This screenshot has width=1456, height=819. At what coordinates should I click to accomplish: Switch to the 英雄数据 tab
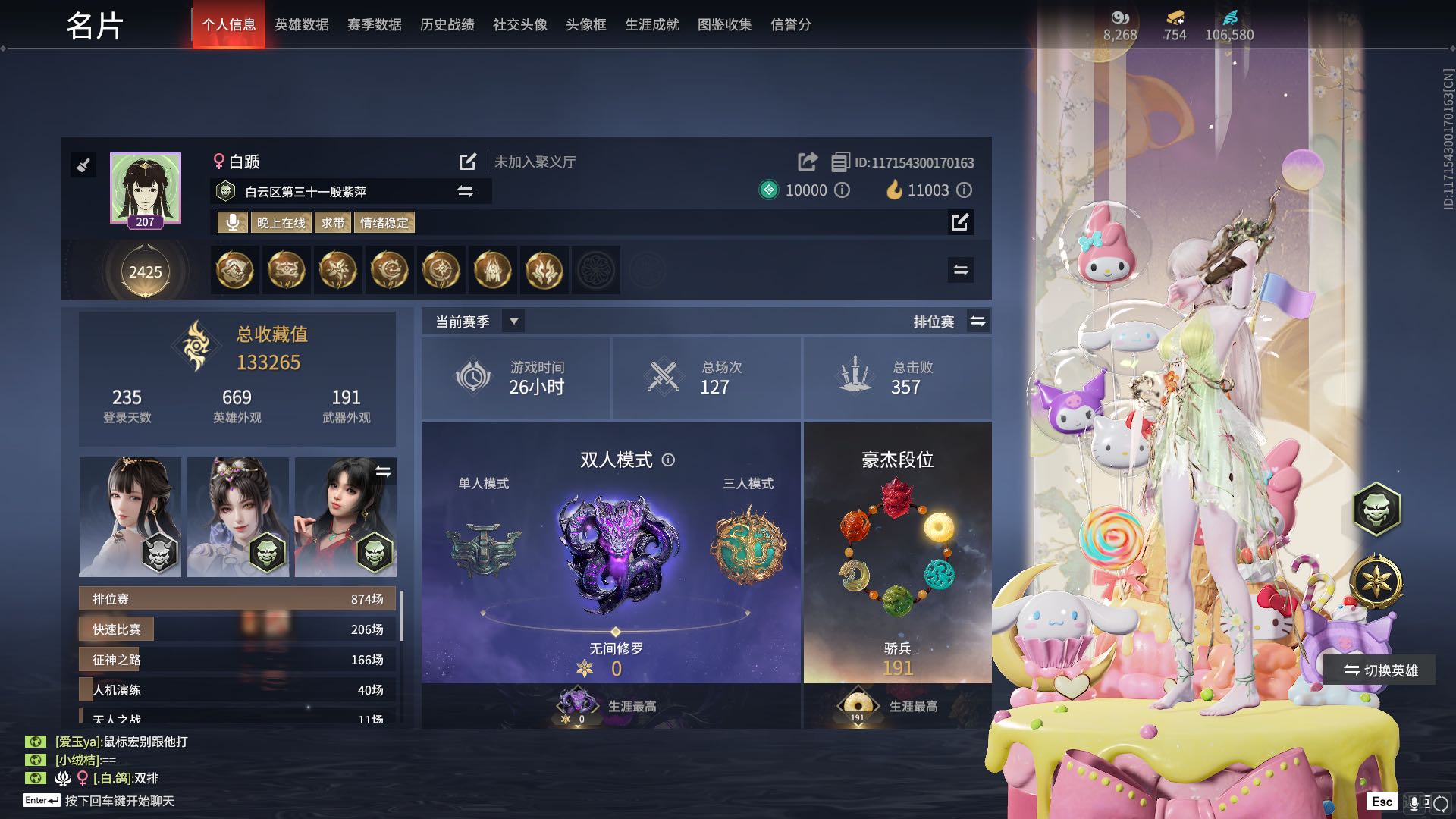click(301, 25)
